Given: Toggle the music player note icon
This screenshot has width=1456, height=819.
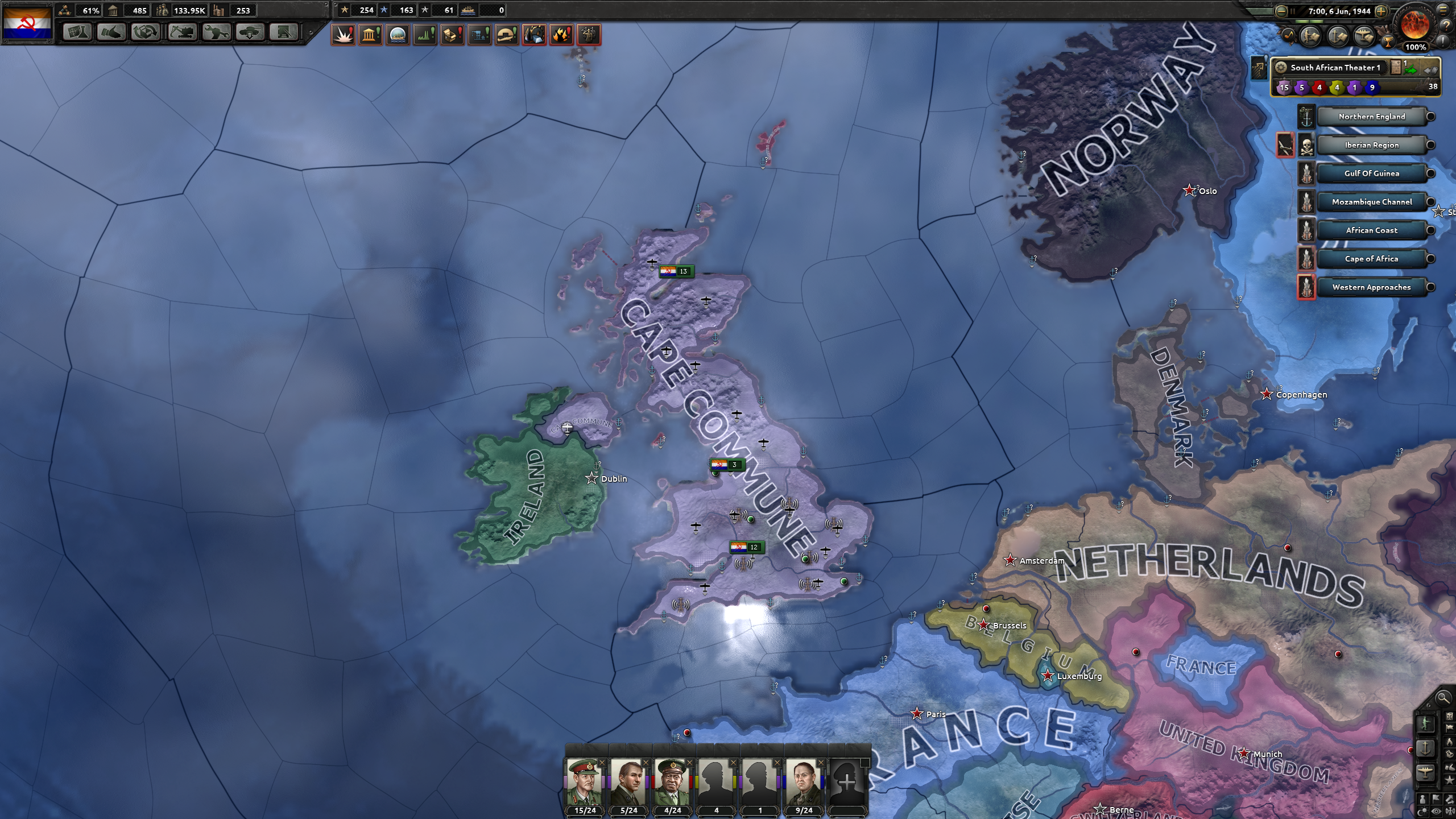Looking at the screenshot, I should click(1289, 35).
